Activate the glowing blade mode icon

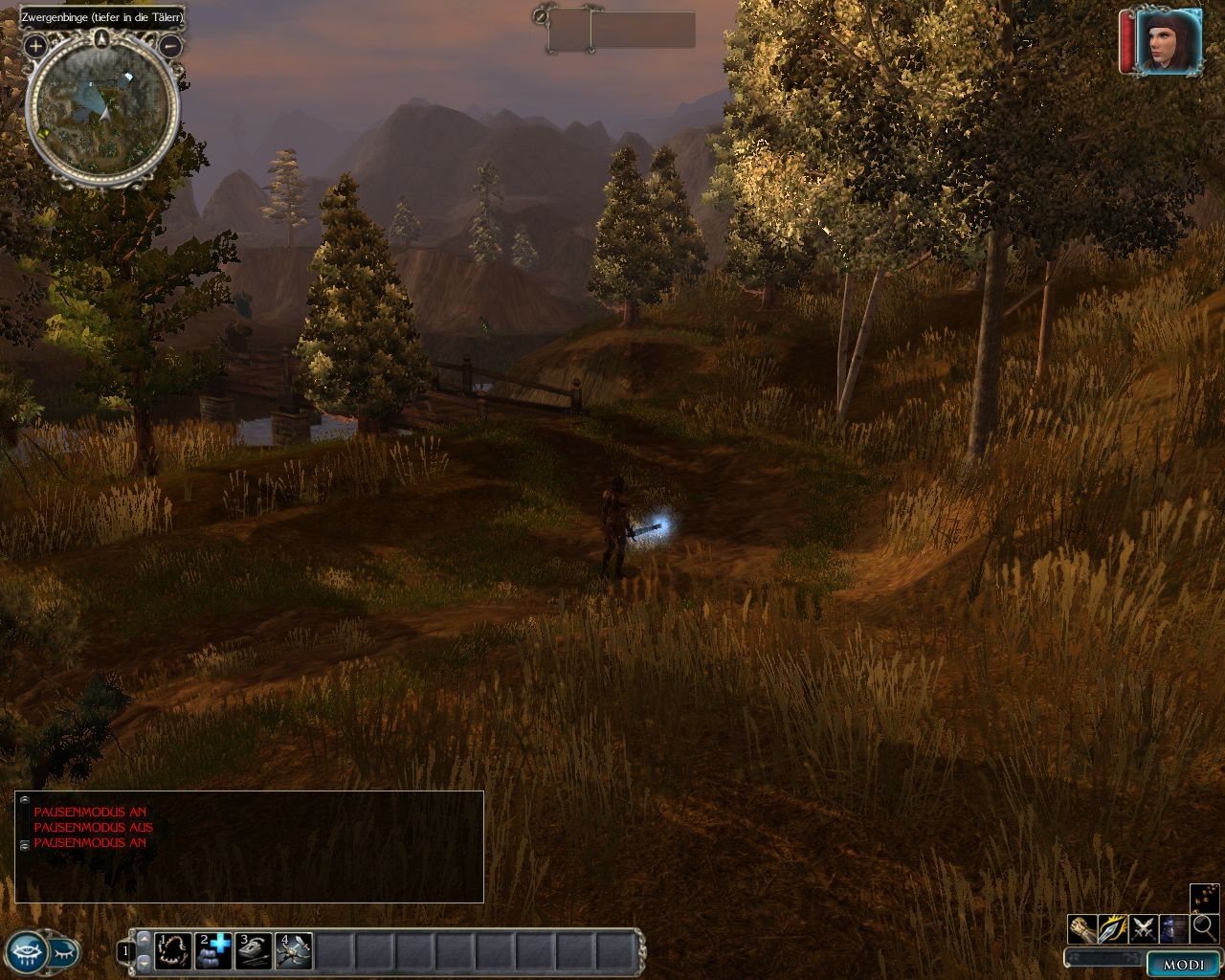(1113, 928)
